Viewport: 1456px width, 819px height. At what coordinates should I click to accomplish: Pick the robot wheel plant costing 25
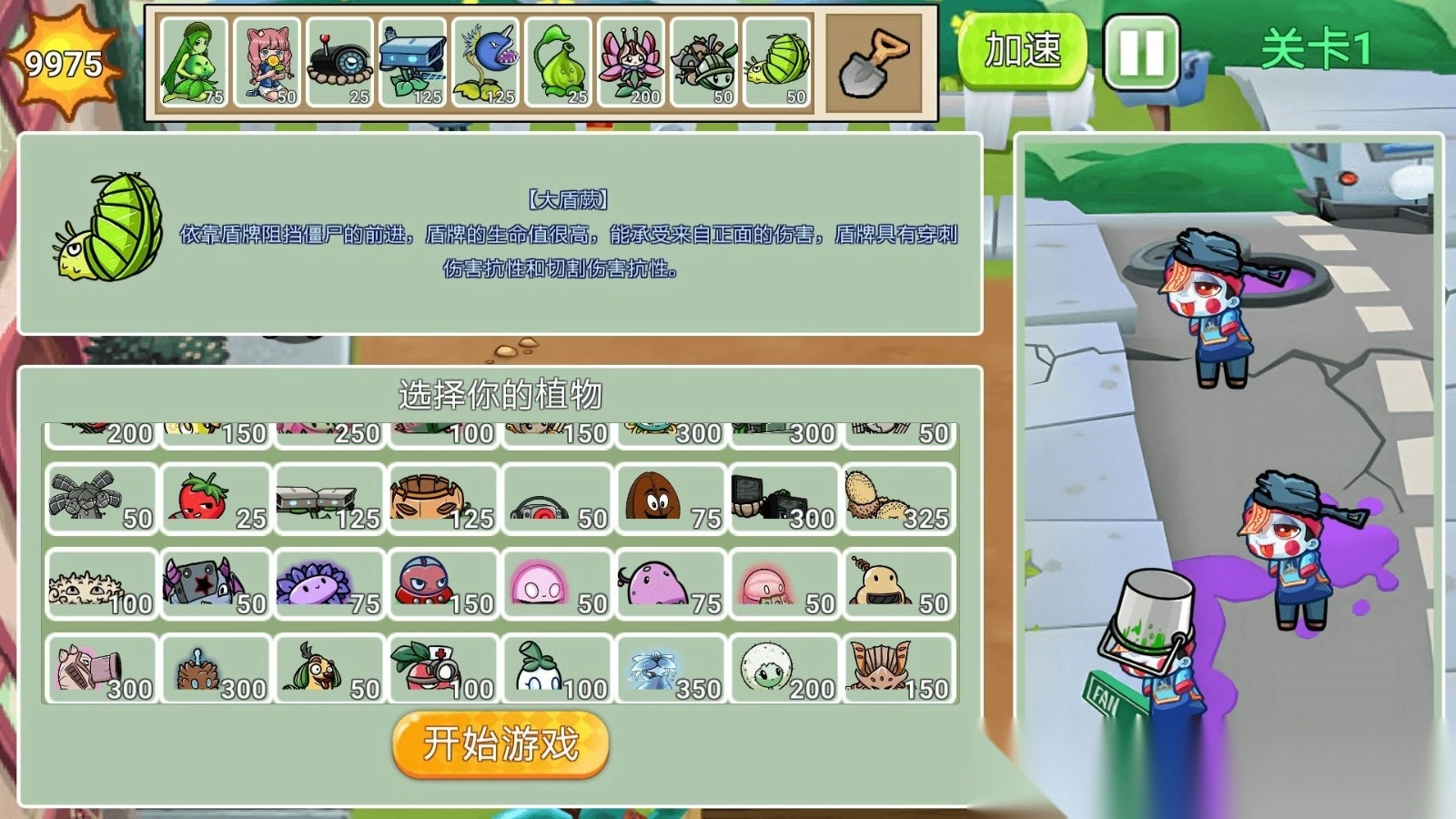[x=341, y=59]
